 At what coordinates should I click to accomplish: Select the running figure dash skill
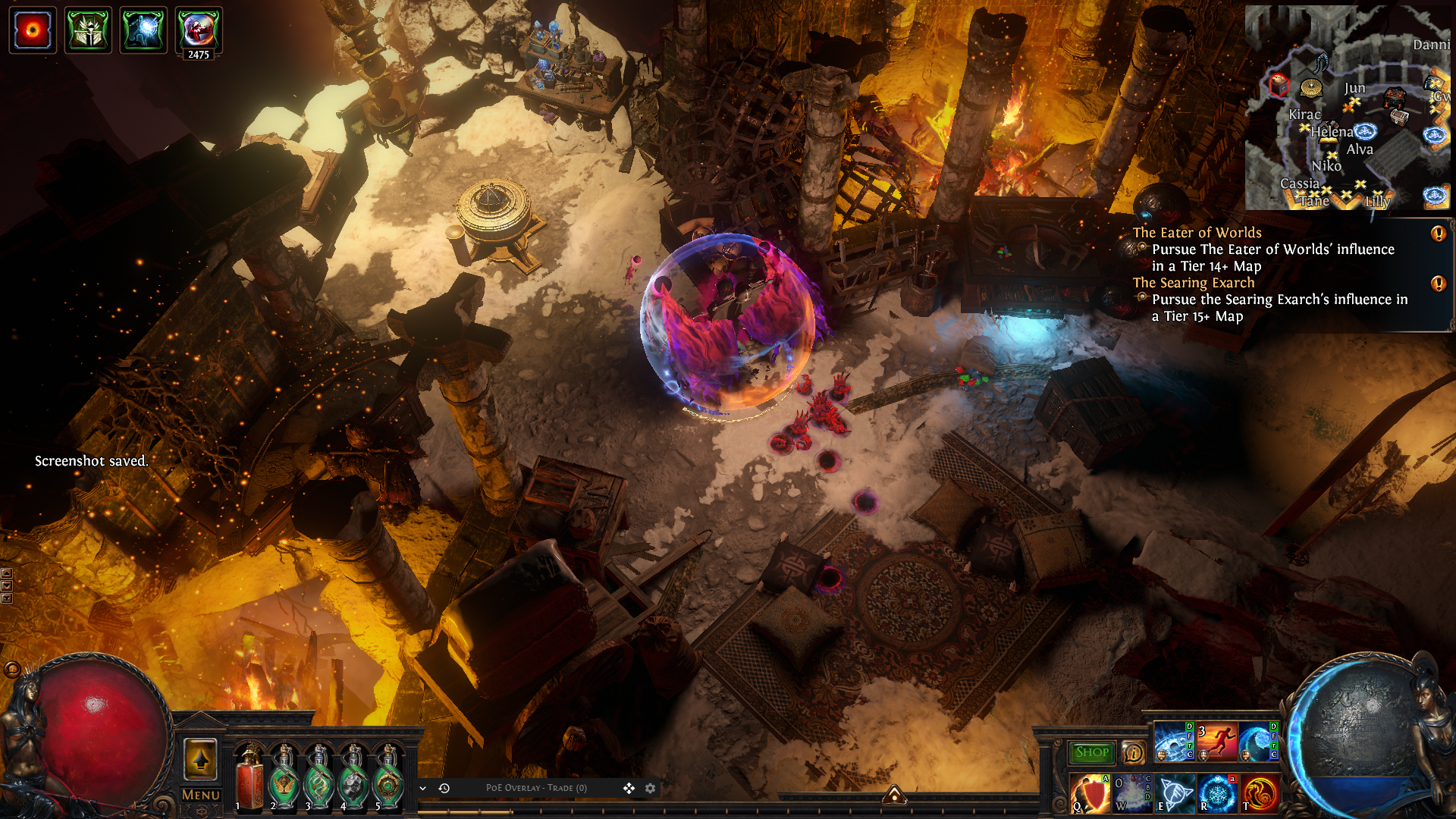(x=1216, y=742)
